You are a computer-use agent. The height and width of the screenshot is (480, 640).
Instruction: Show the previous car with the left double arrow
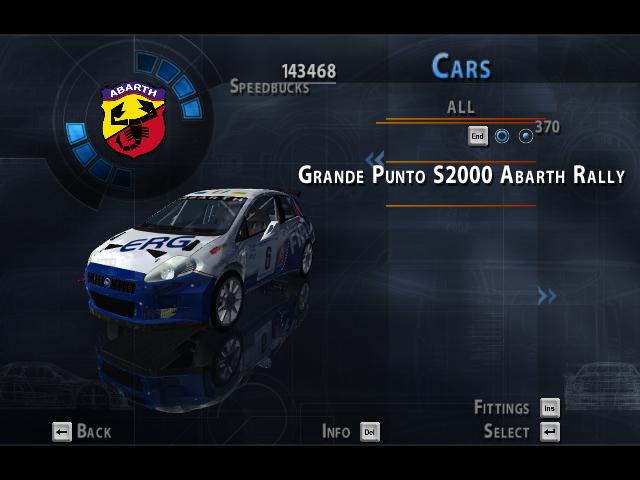pos(375,158)
